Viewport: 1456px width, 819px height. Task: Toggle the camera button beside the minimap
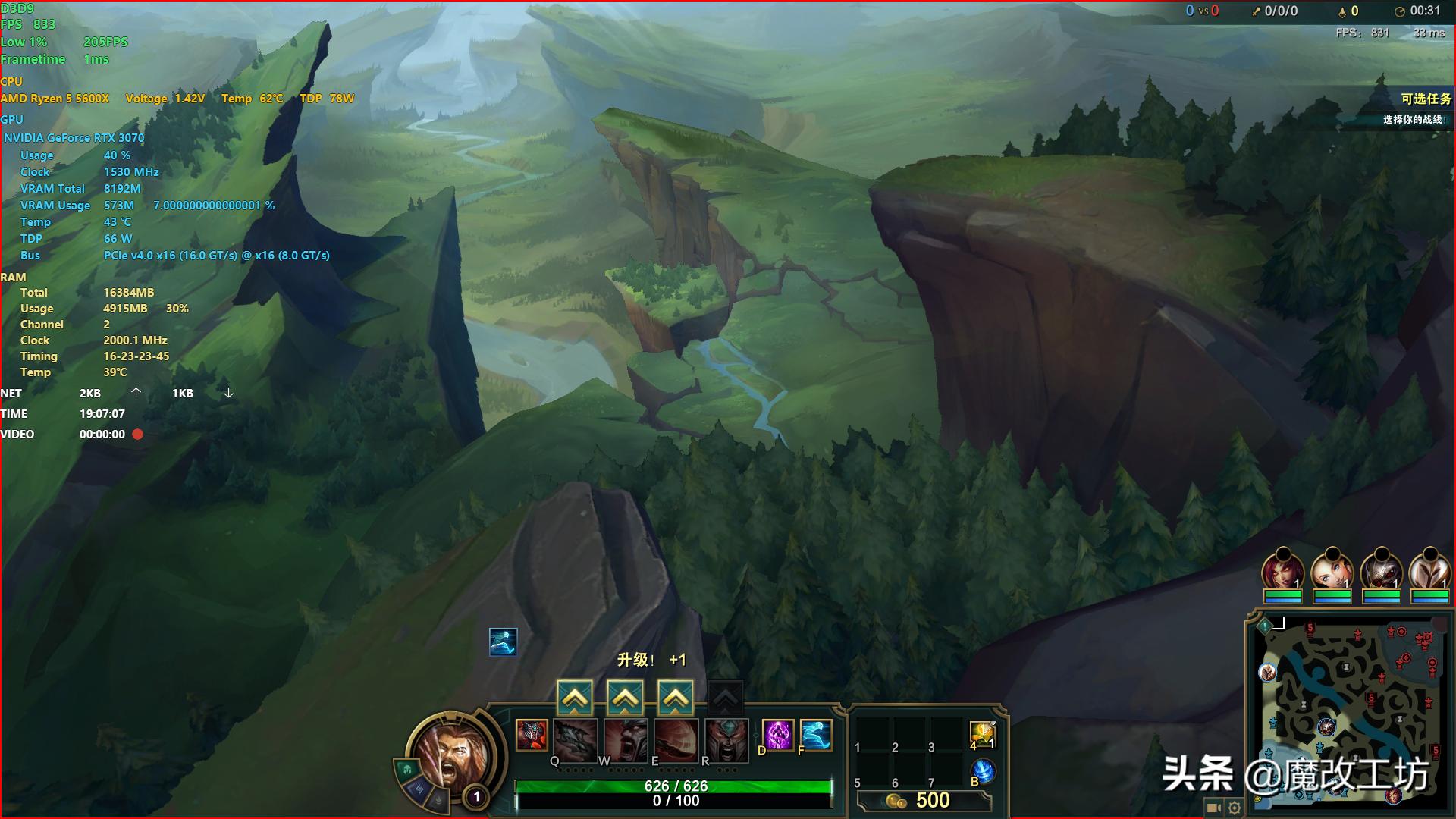(x=1213, y=808)
